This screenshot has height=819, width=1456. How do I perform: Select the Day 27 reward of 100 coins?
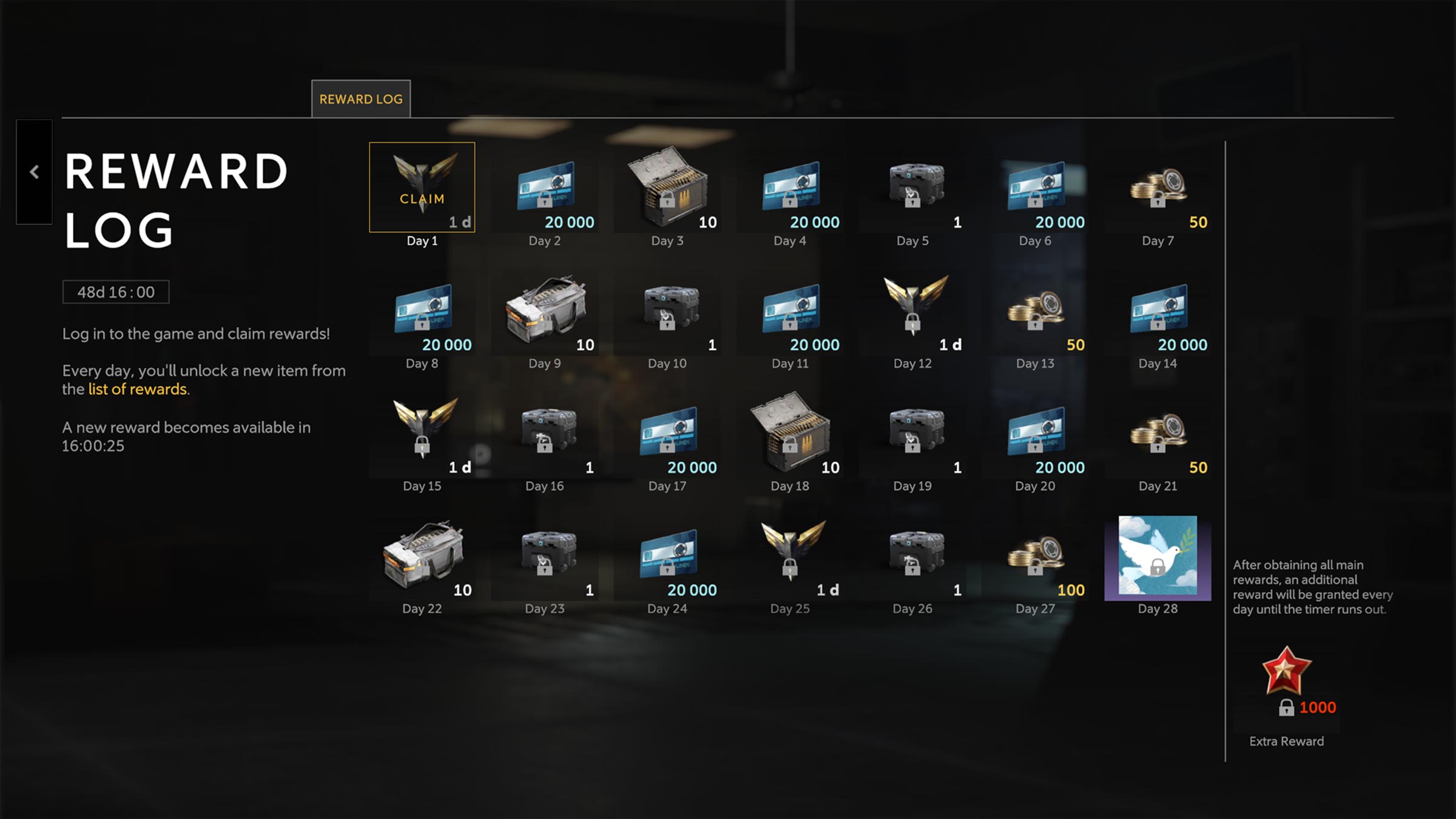(x=1035, y=556)
